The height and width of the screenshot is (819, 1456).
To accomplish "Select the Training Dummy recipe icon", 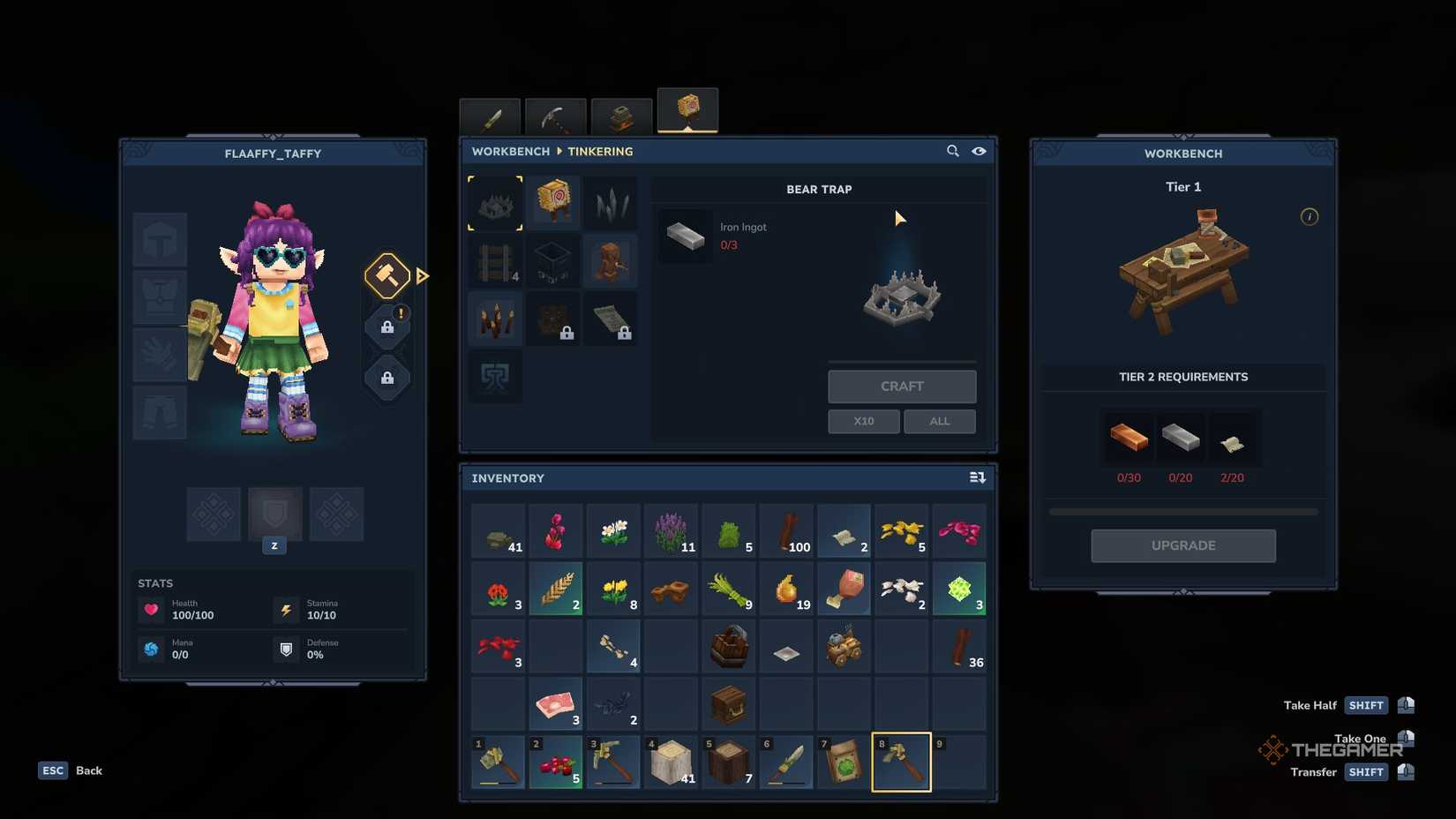I will pyautogui.click(x=553, y=202).
